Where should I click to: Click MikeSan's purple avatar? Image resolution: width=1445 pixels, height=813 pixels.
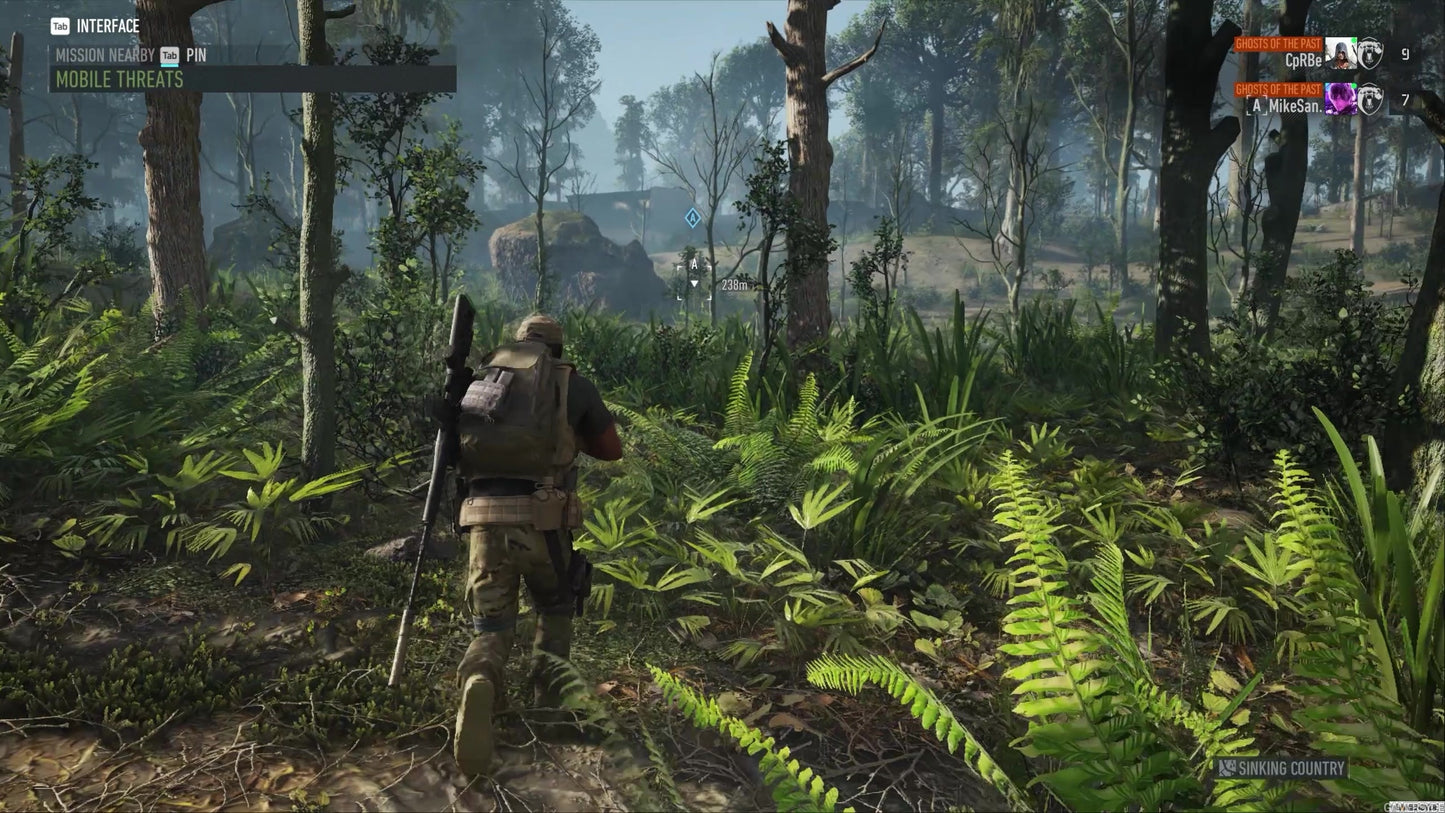coord(1339,98)
